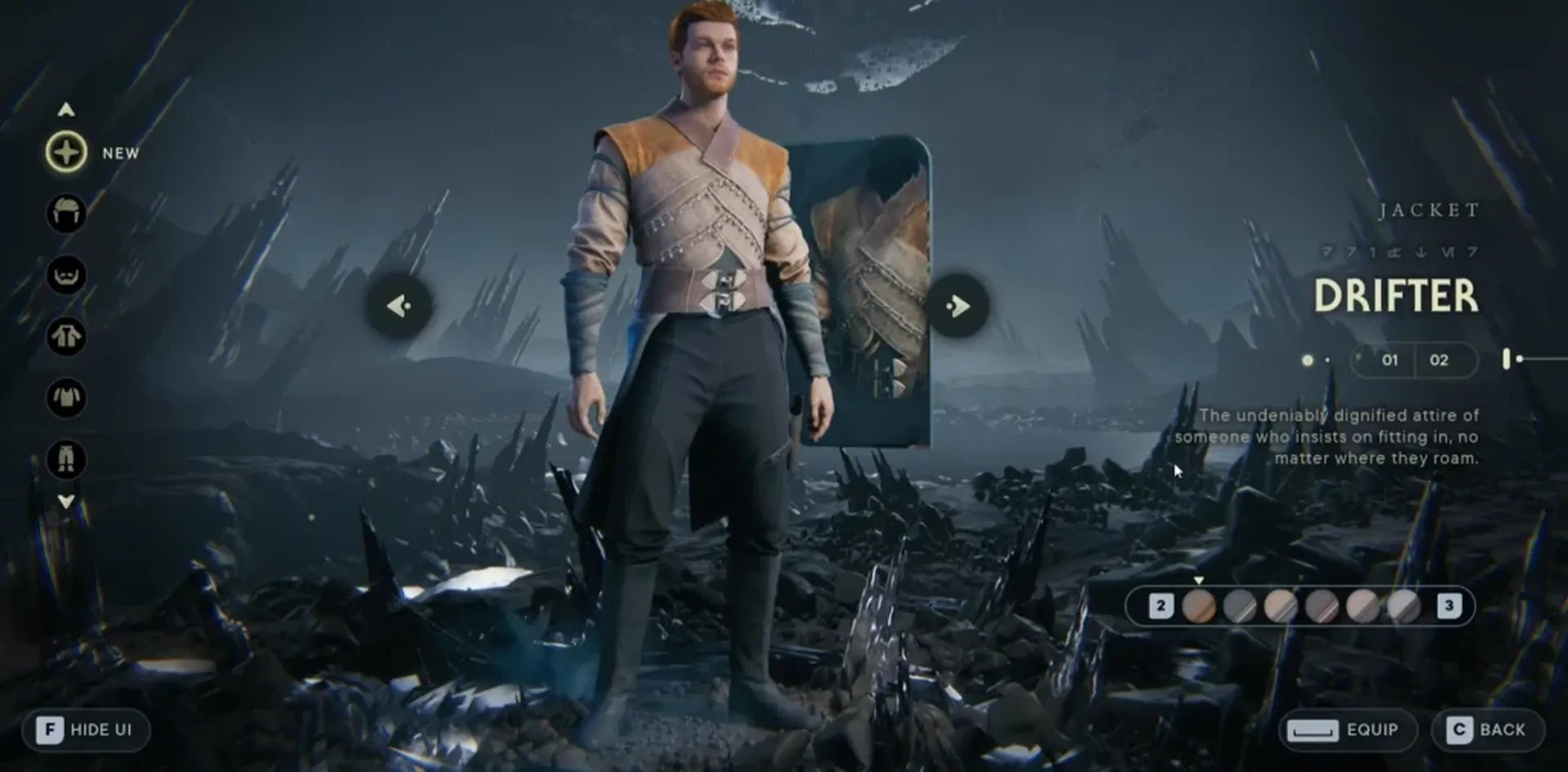1568x772 pixels.
Task: Select the NEW customization item icon
Action: click(x=66, y=152)
